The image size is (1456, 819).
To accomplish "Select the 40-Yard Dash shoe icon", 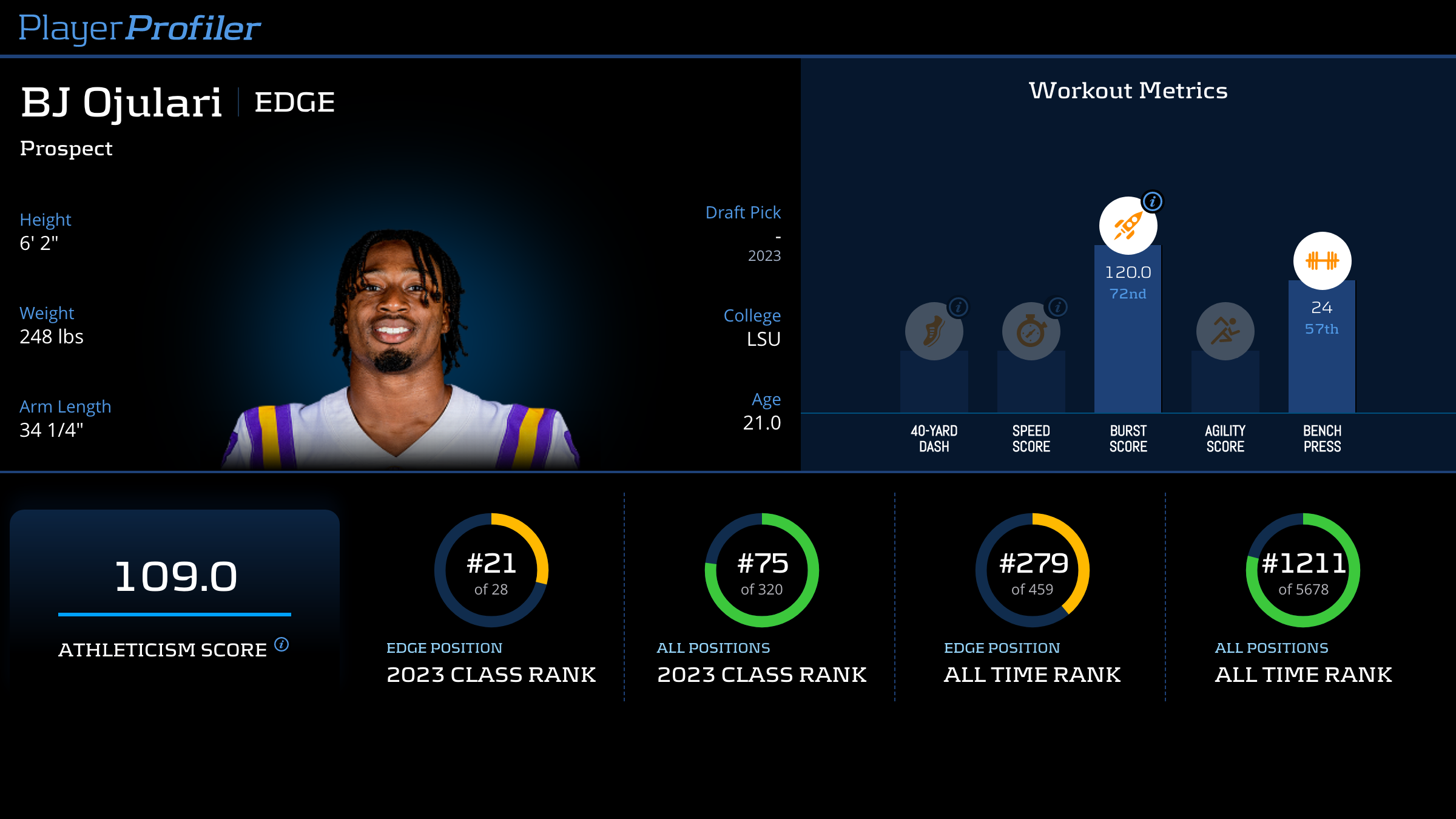I will (933, 332).
